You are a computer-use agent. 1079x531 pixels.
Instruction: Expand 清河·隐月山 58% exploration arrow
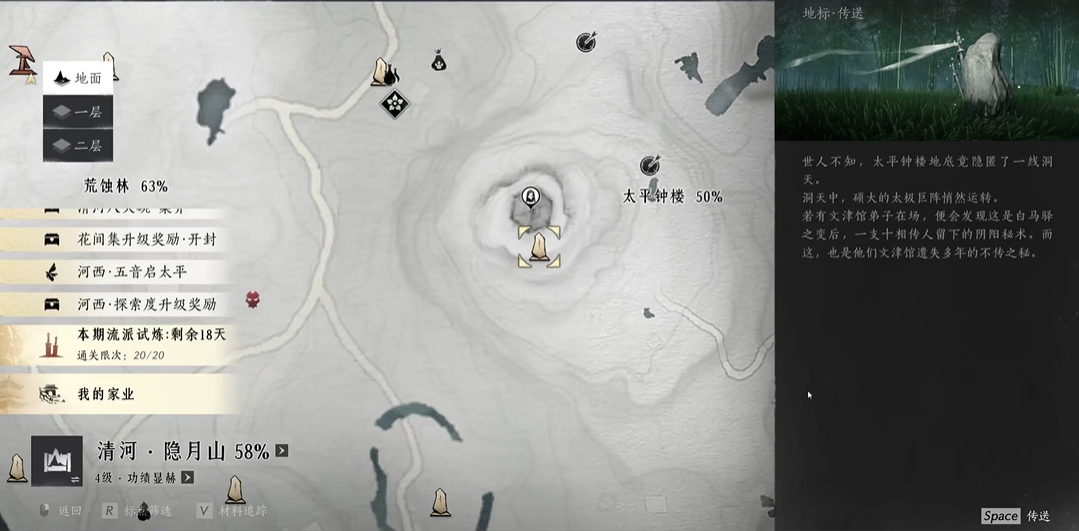coord(282,451)
